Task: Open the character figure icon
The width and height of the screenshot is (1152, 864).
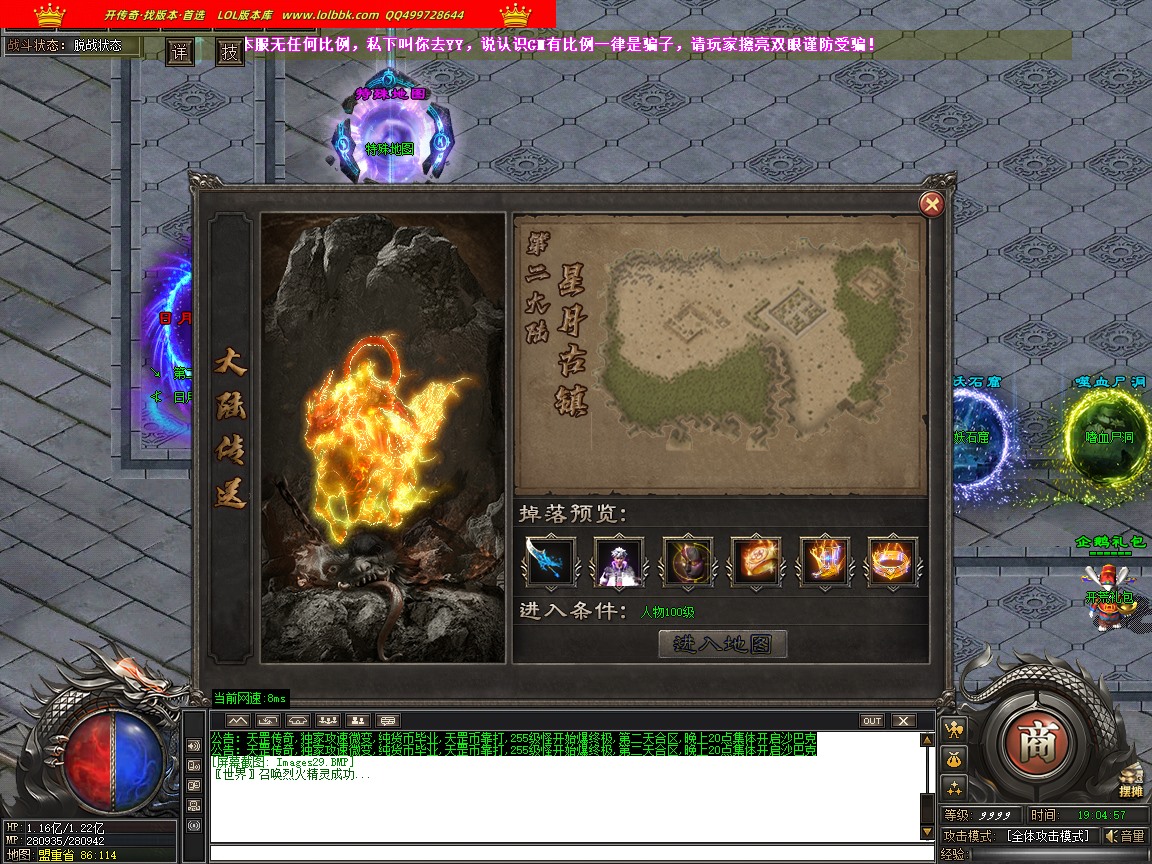Action: [954, 729]
